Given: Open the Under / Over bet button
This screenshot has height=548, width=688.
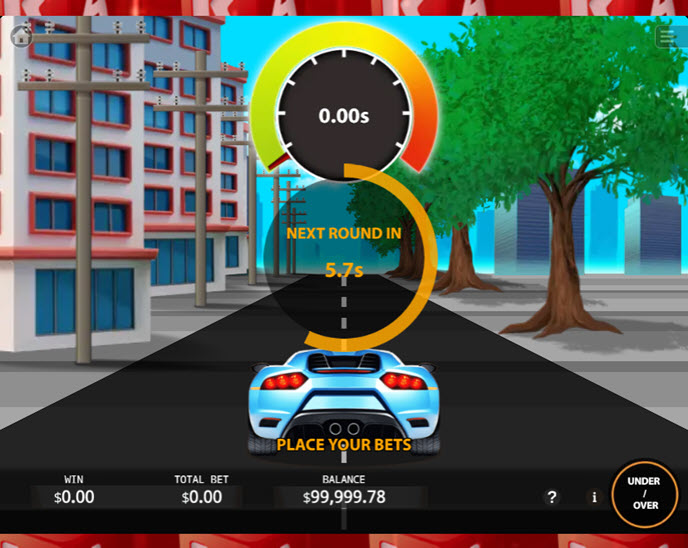Looking at the screenshot, I should pos(644,494).
